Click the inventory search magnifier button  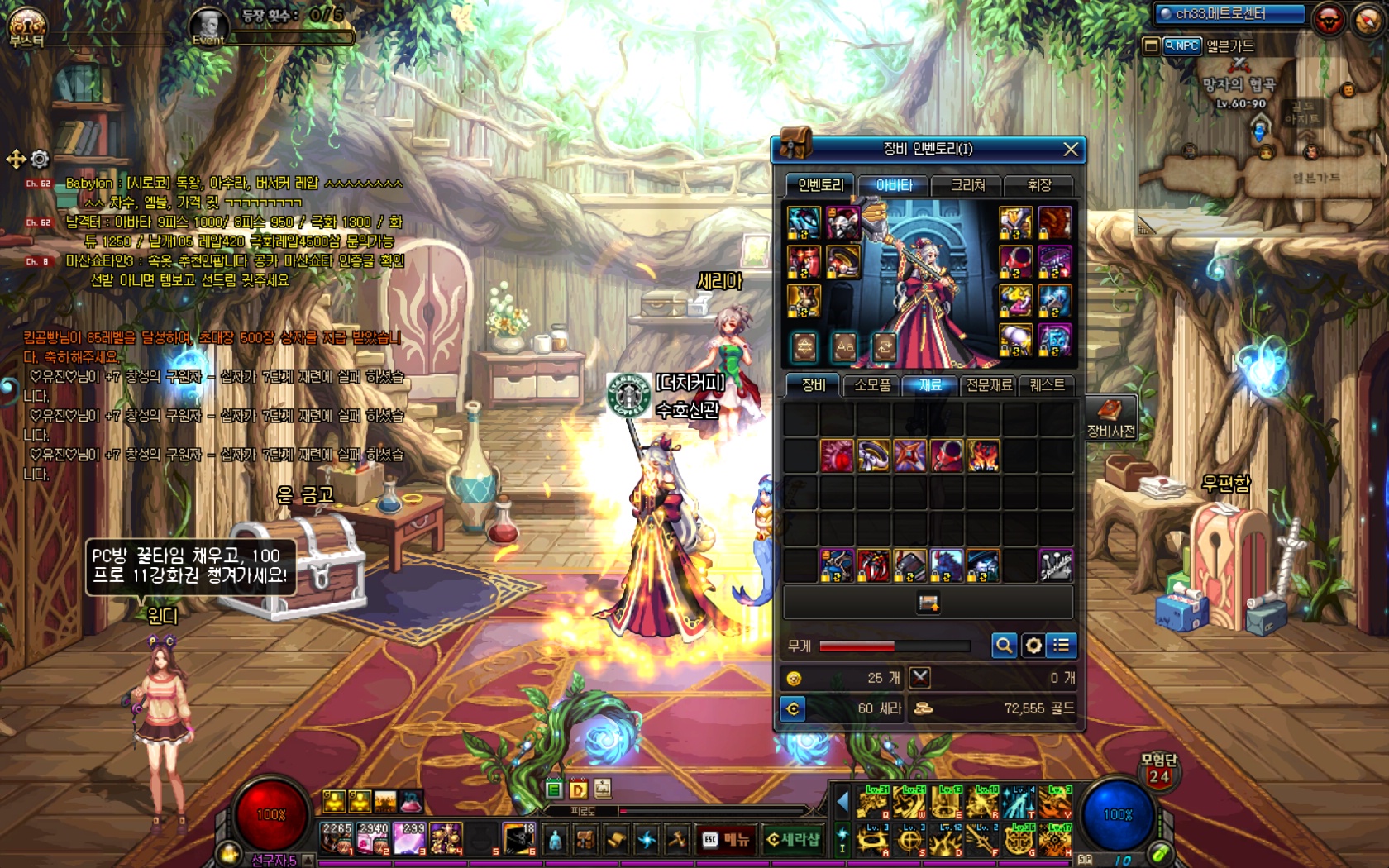(1004, 646)
